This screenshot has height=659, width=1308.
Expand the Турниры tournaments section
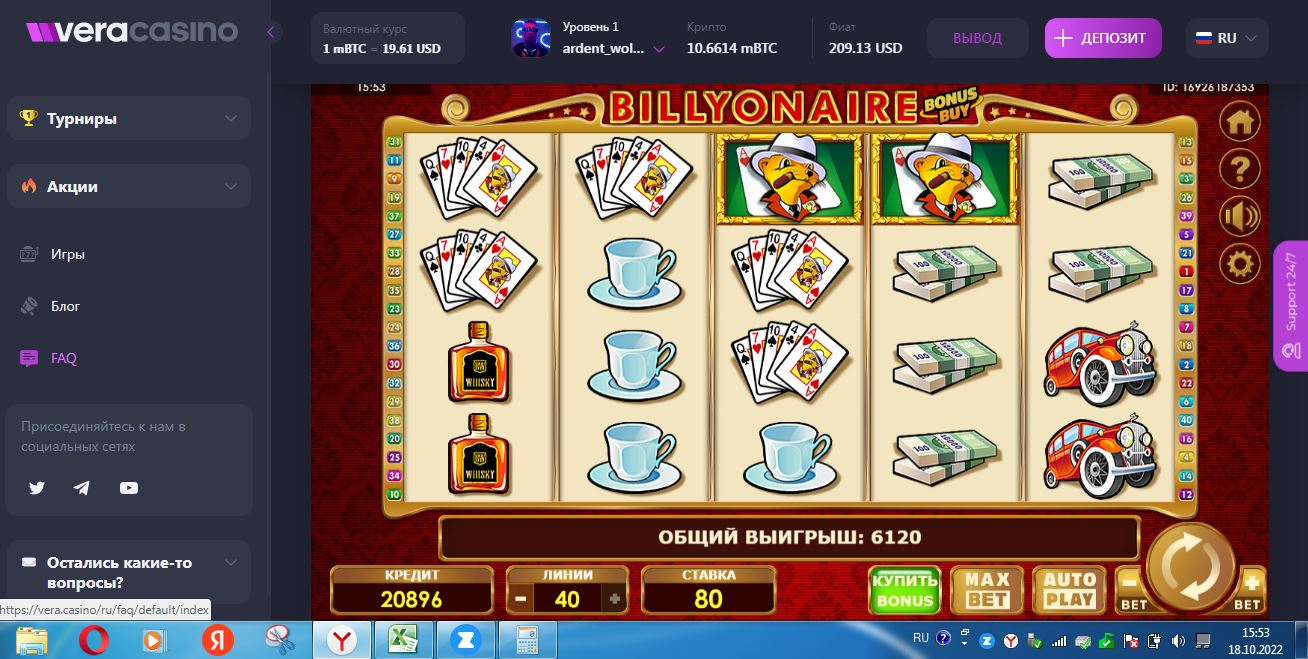129,118
